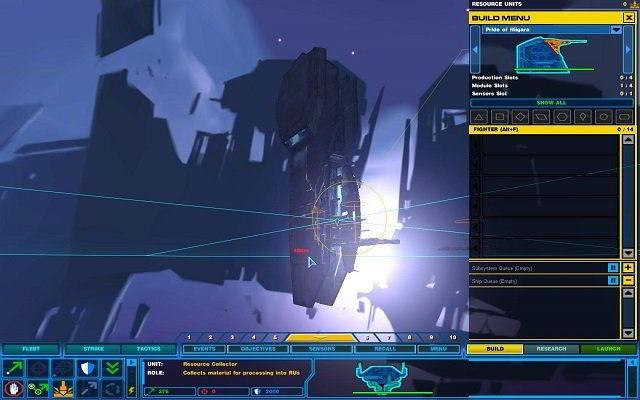640x400 pixels.
Task: Open the Pride of Hiigara ship dropdown
Action: (616, 30)
